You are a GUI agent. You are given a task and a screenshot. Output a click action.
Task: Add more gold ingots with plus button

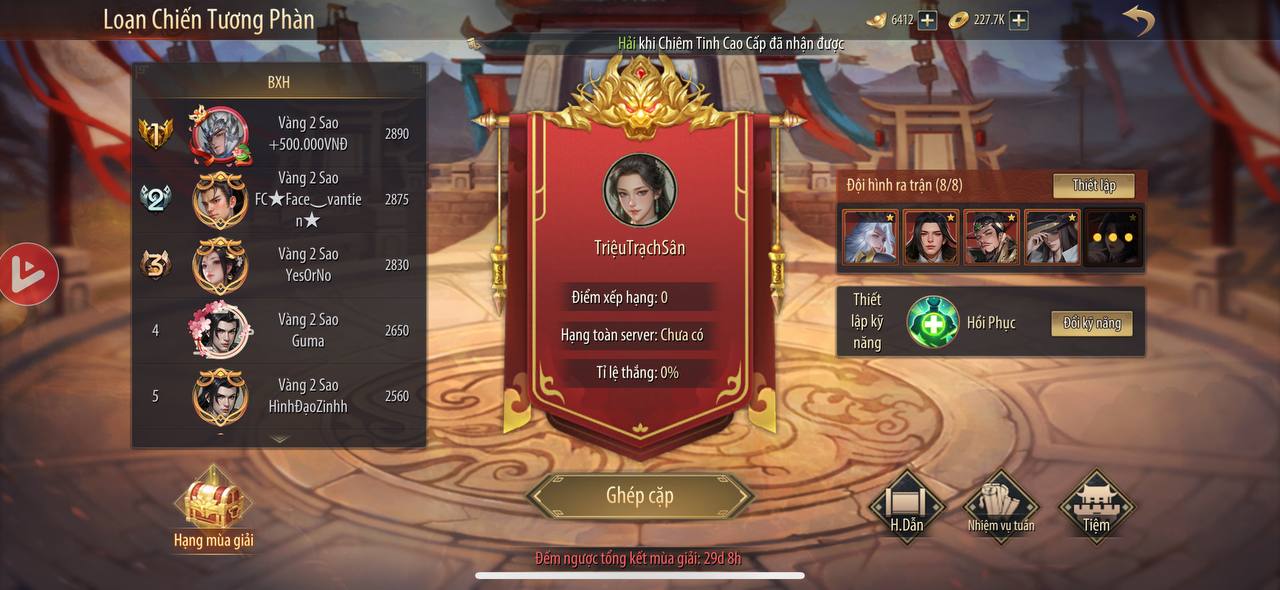pos(927,20)
